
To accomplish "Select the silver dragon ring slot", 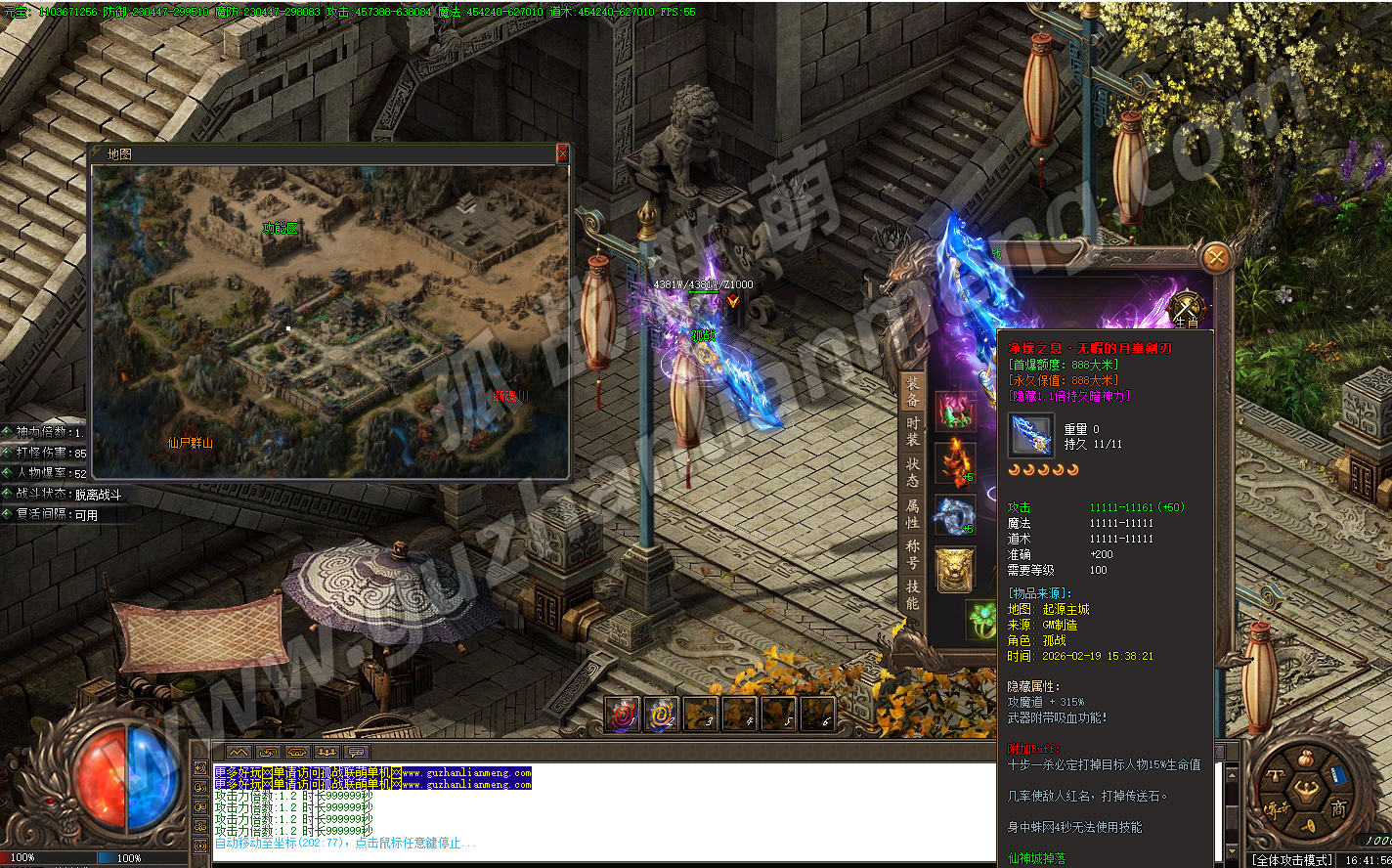I will pos(954,515).
